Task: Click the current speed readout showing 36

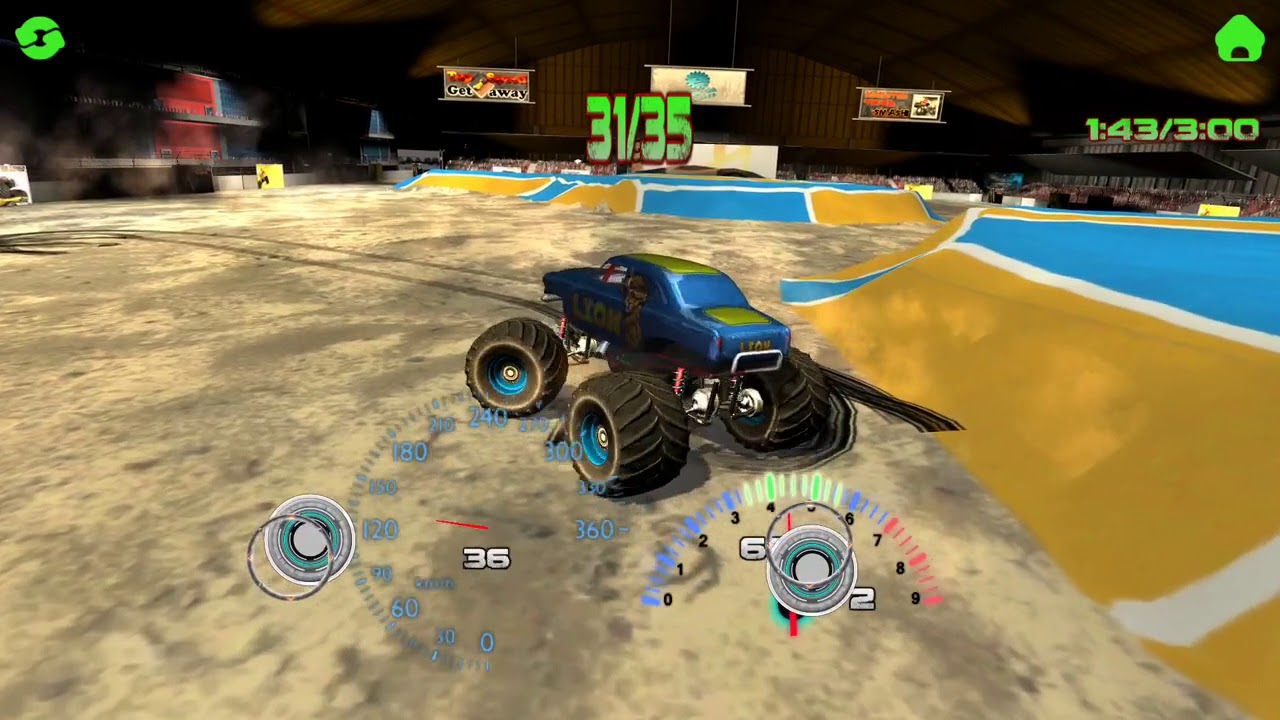Action: 488,558
